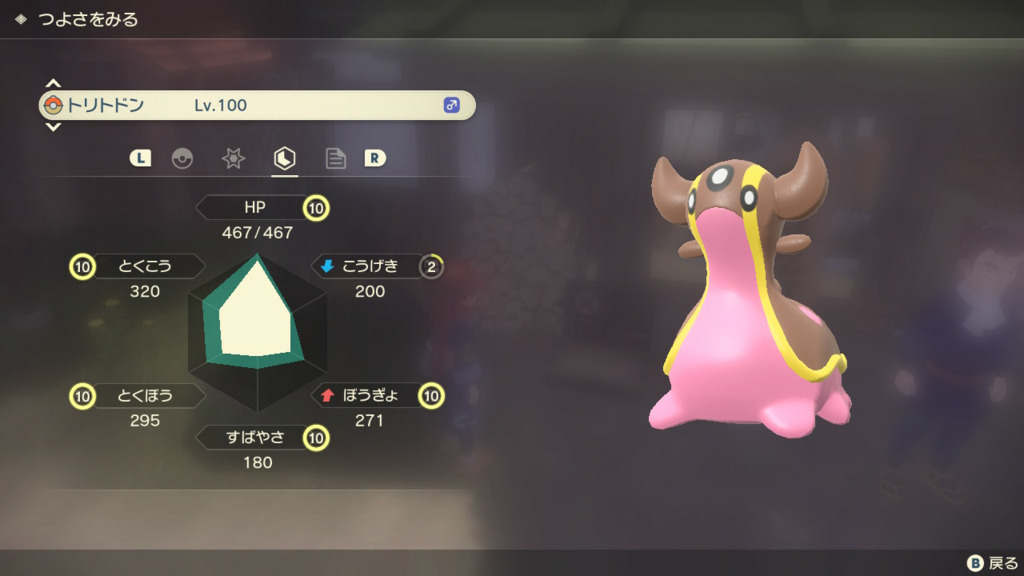Open the starburst-icon summary tab
Screen dimensions: 1024x576
pos(233,158)
